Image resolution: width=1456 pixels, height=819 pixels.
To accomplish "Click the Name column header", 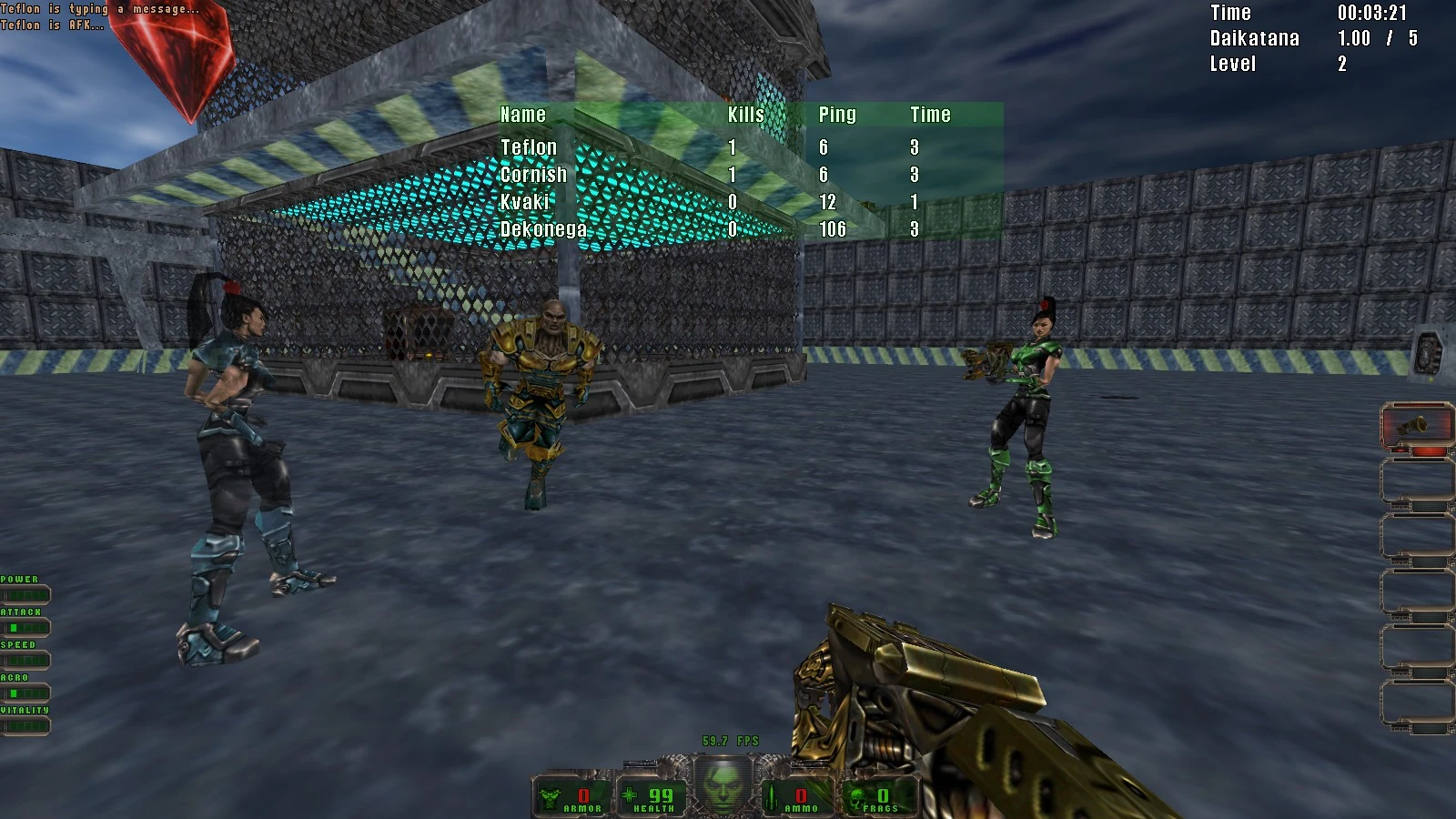I will 523,115.
